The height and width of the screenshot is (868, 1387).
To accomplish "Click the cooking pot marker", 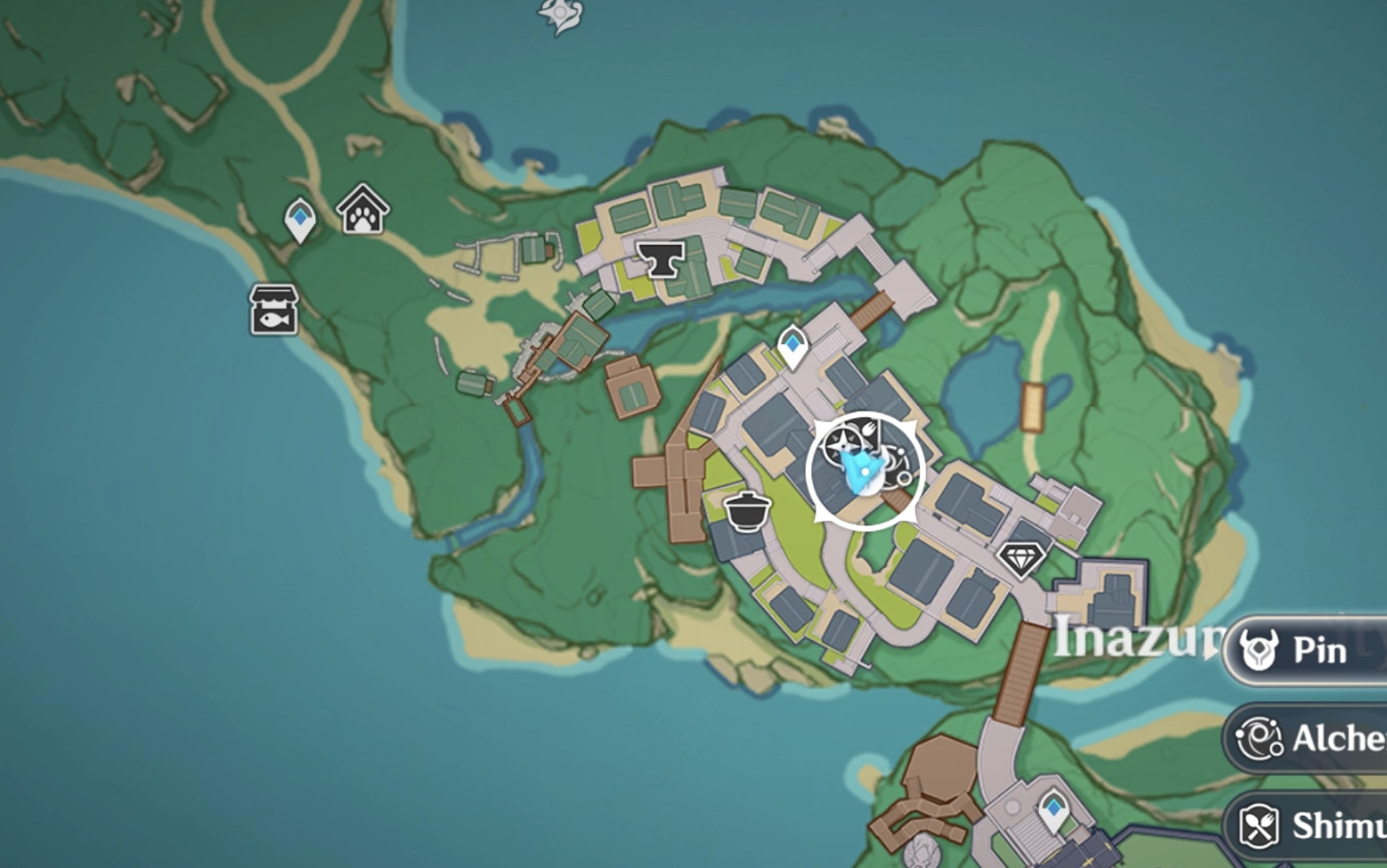I will pos(747,510).
